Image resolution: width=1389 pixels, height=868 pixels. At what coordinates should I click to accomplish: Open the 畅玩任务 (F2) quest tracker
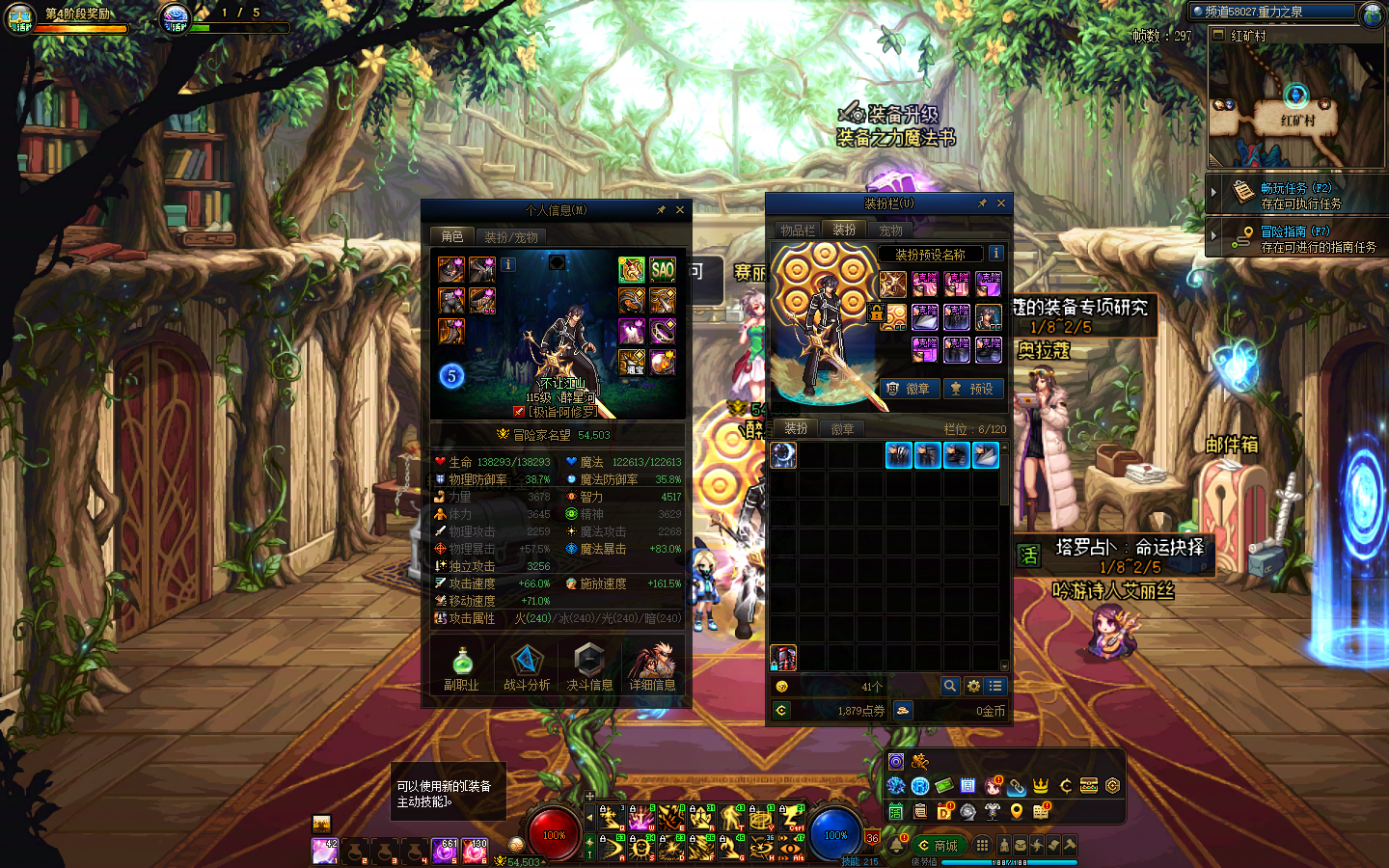point(1296,196)
